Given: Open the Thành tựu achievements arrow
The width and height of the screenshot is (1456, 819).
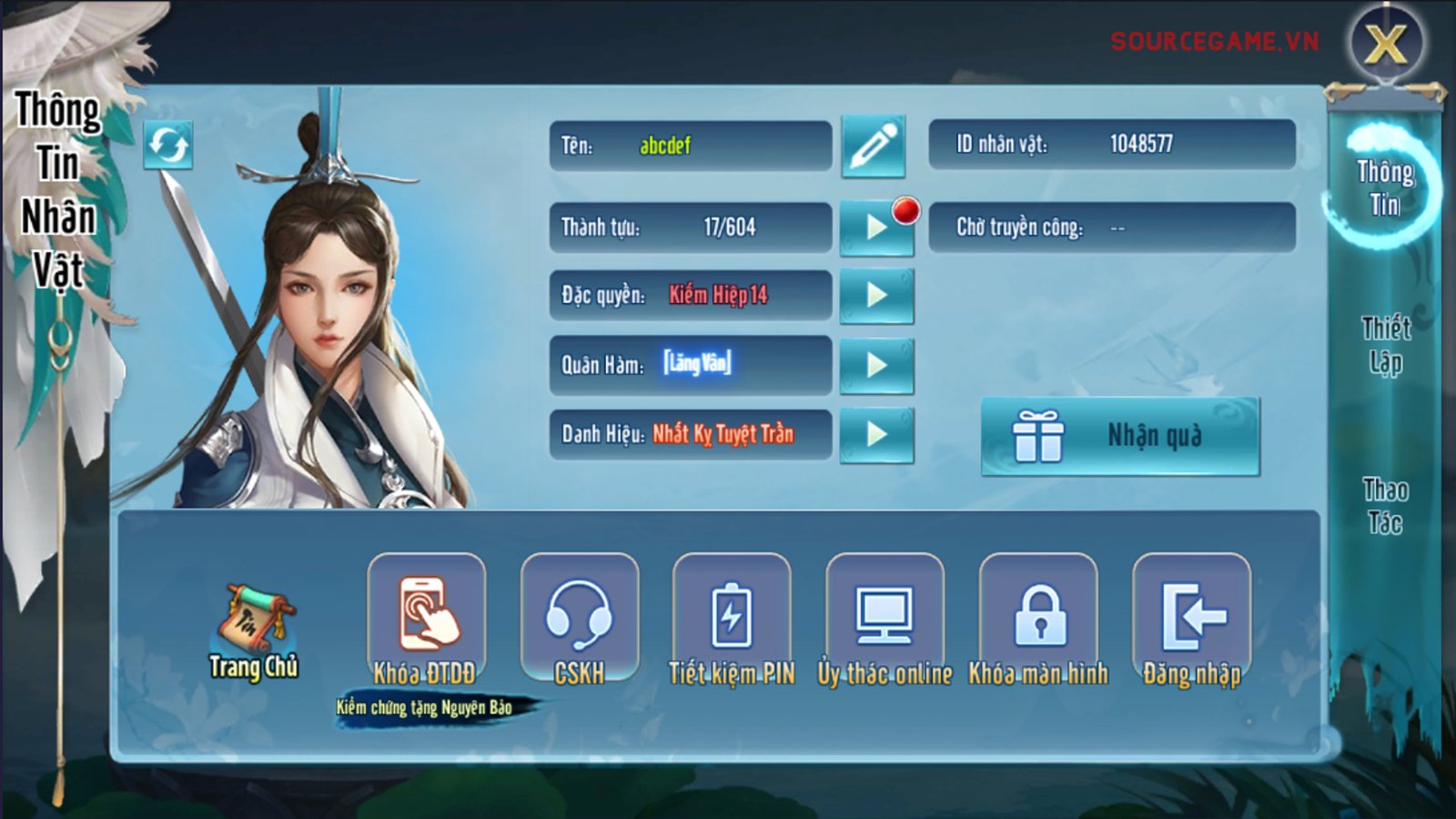Looking at the screenshot, I should pyautogui.click(x=876, y=227).
